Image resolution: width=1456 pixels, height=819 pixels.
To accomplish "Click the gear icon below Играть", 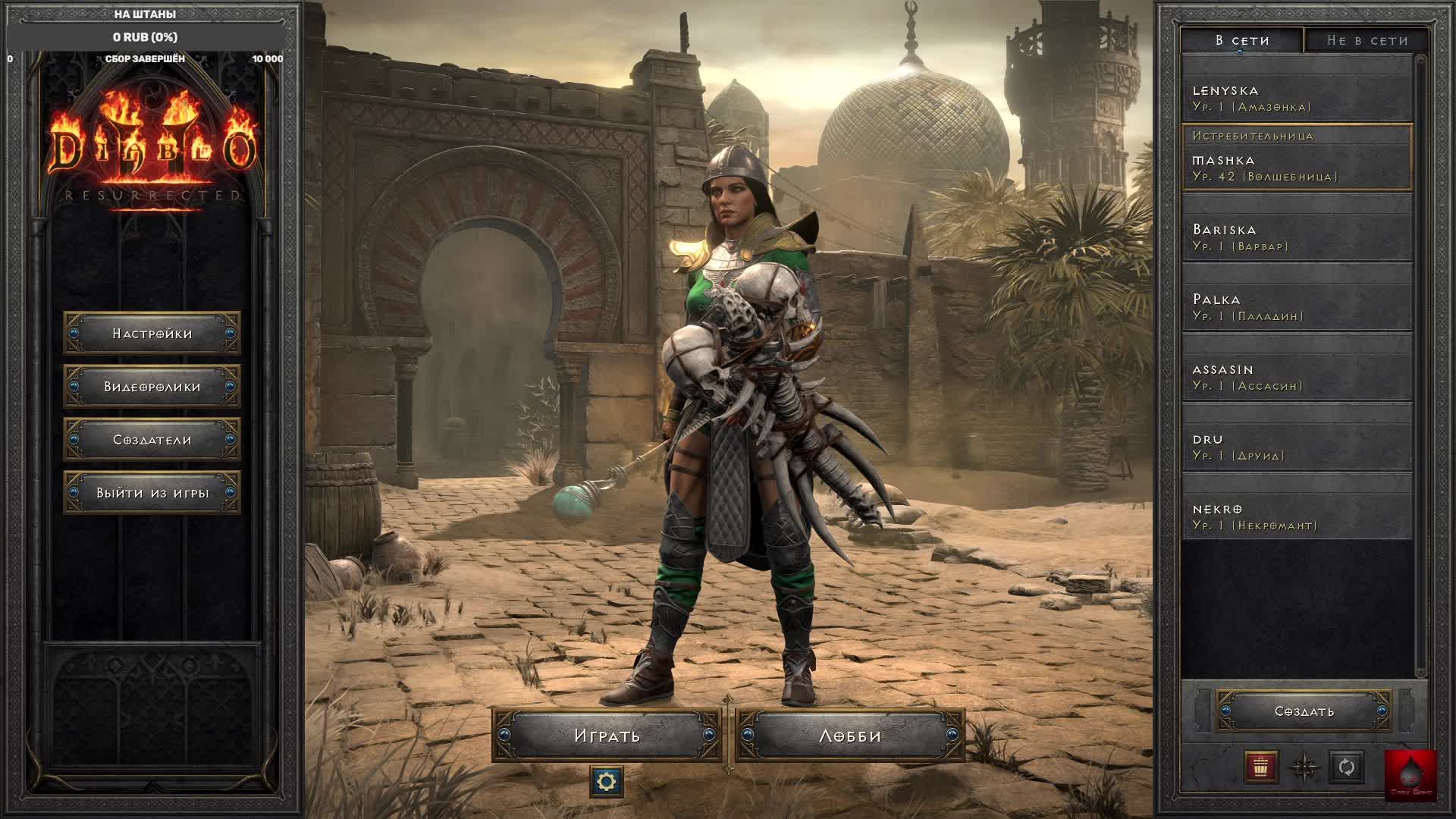I will (607, 781).
